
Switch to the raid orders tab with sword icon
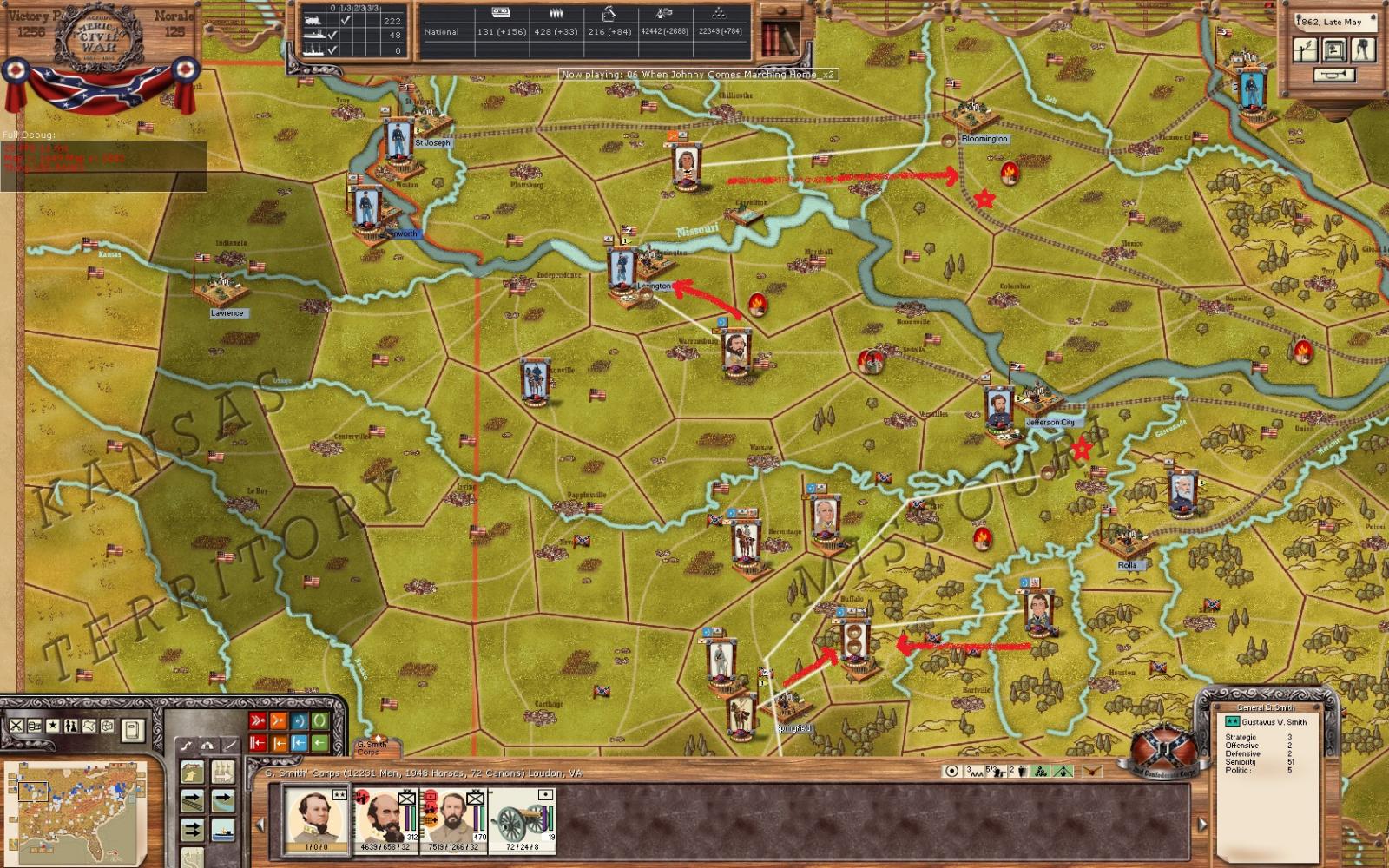[x=229, y=745]
